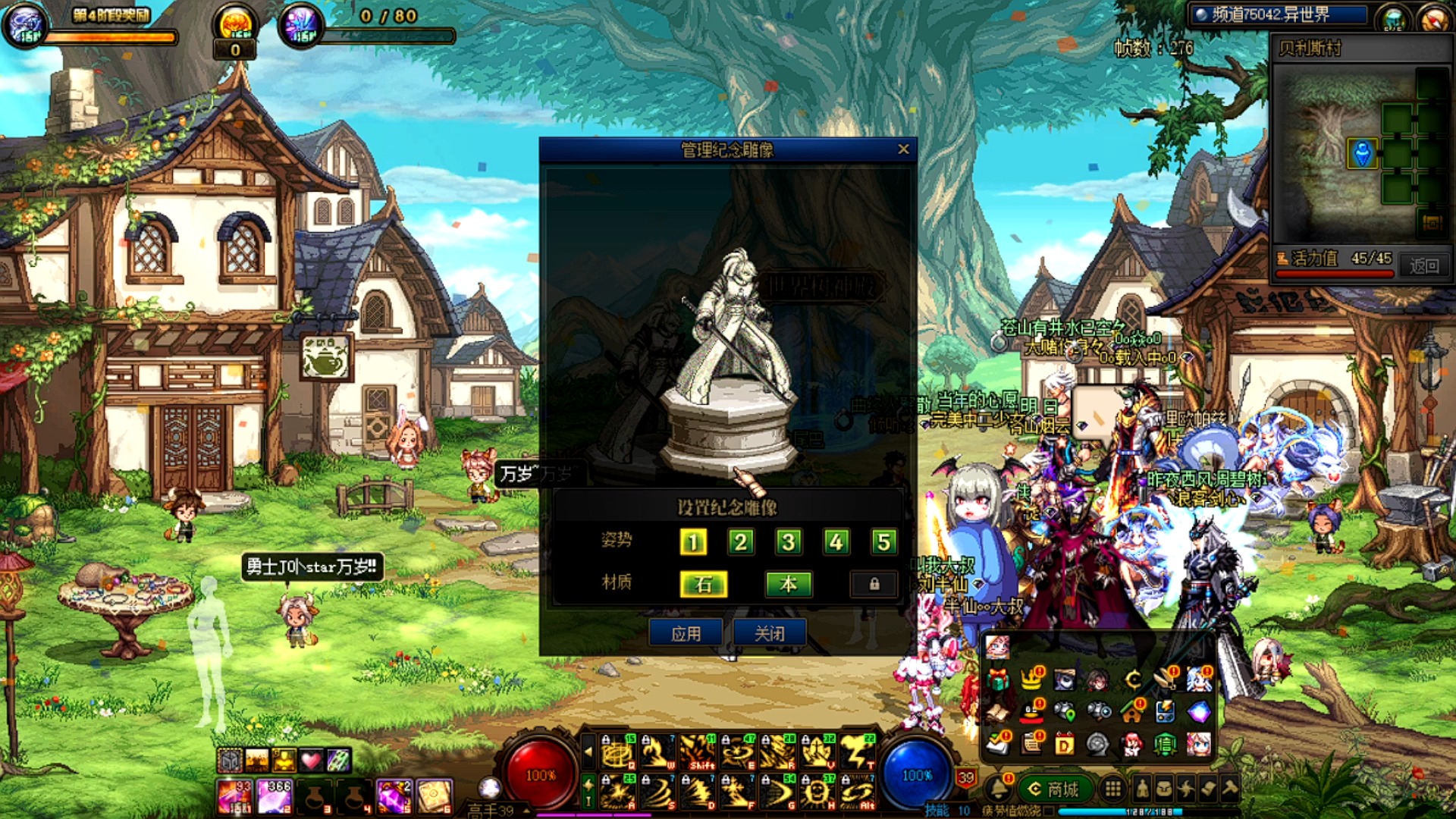Click the 关闭 close button
Image resolution: width=1456 pixels, height=819 pixels.
[x=769, y=633]
